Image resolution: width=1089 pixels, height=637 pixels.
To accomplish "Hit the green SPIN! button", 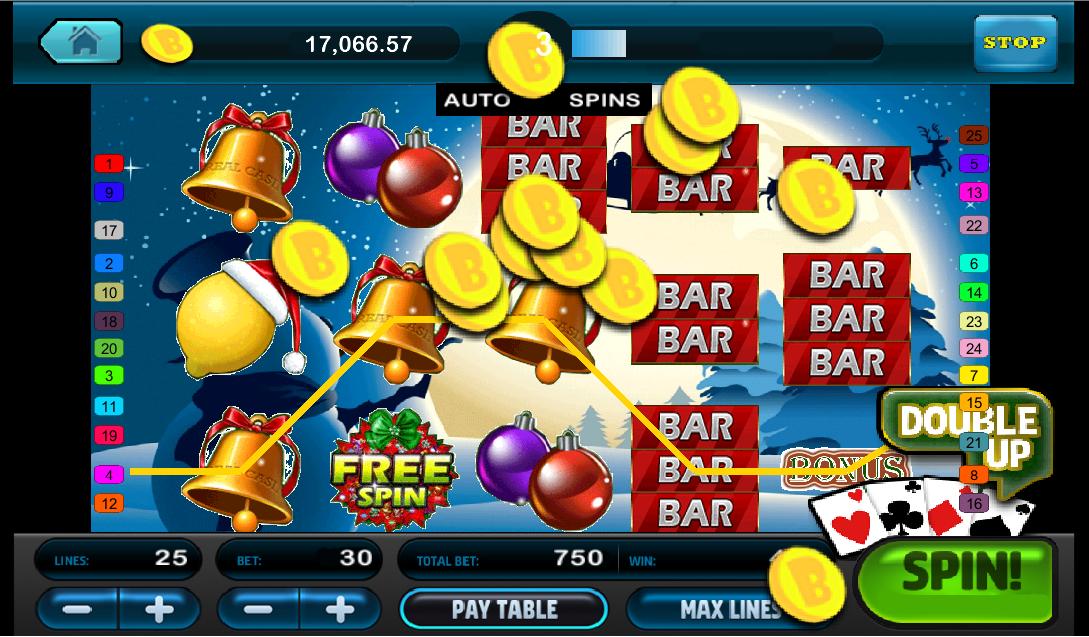I will click(x=962, y=571).
